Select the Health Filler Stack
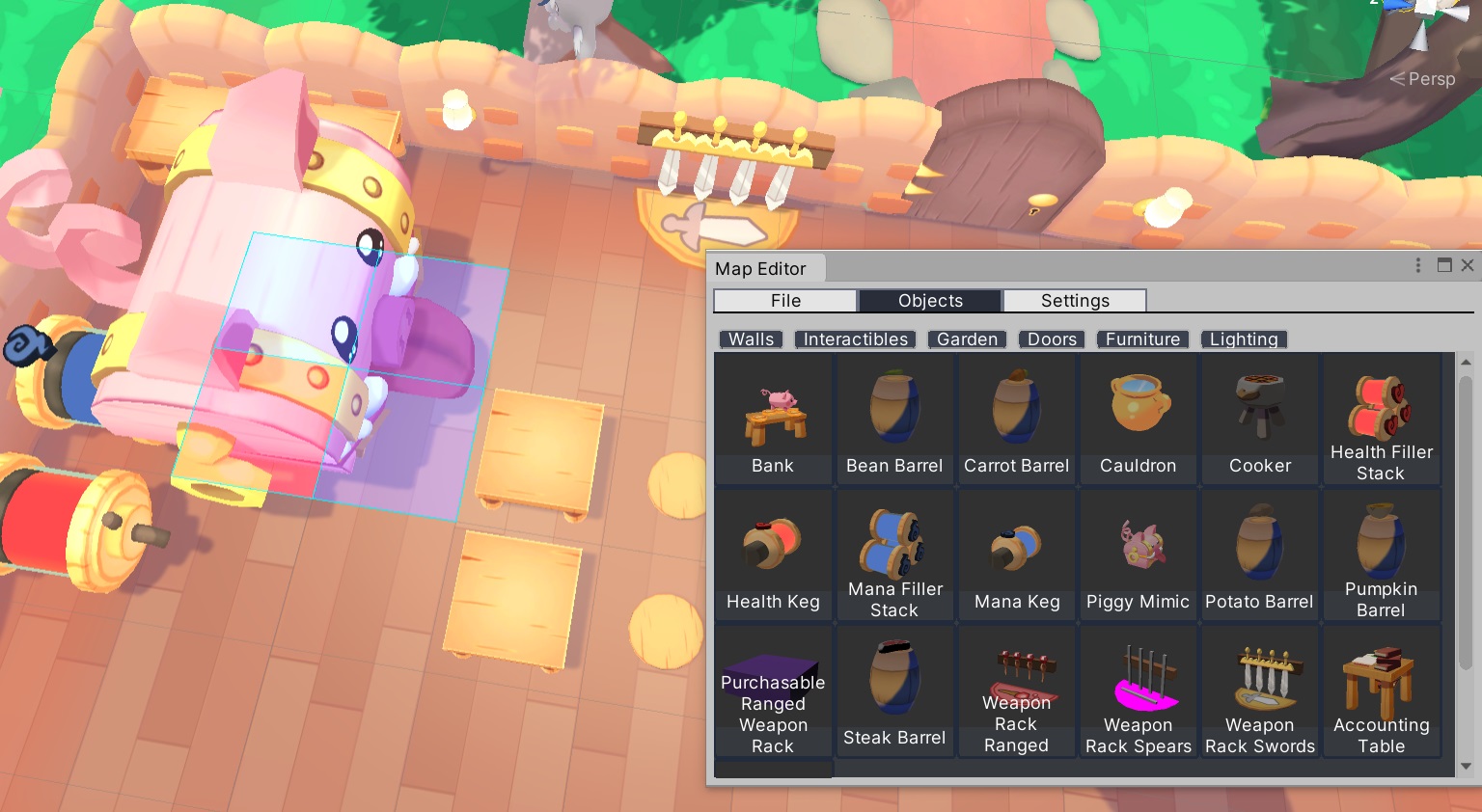The image size is (1482, 812). pyautogui.click(x=1381, y=419)
